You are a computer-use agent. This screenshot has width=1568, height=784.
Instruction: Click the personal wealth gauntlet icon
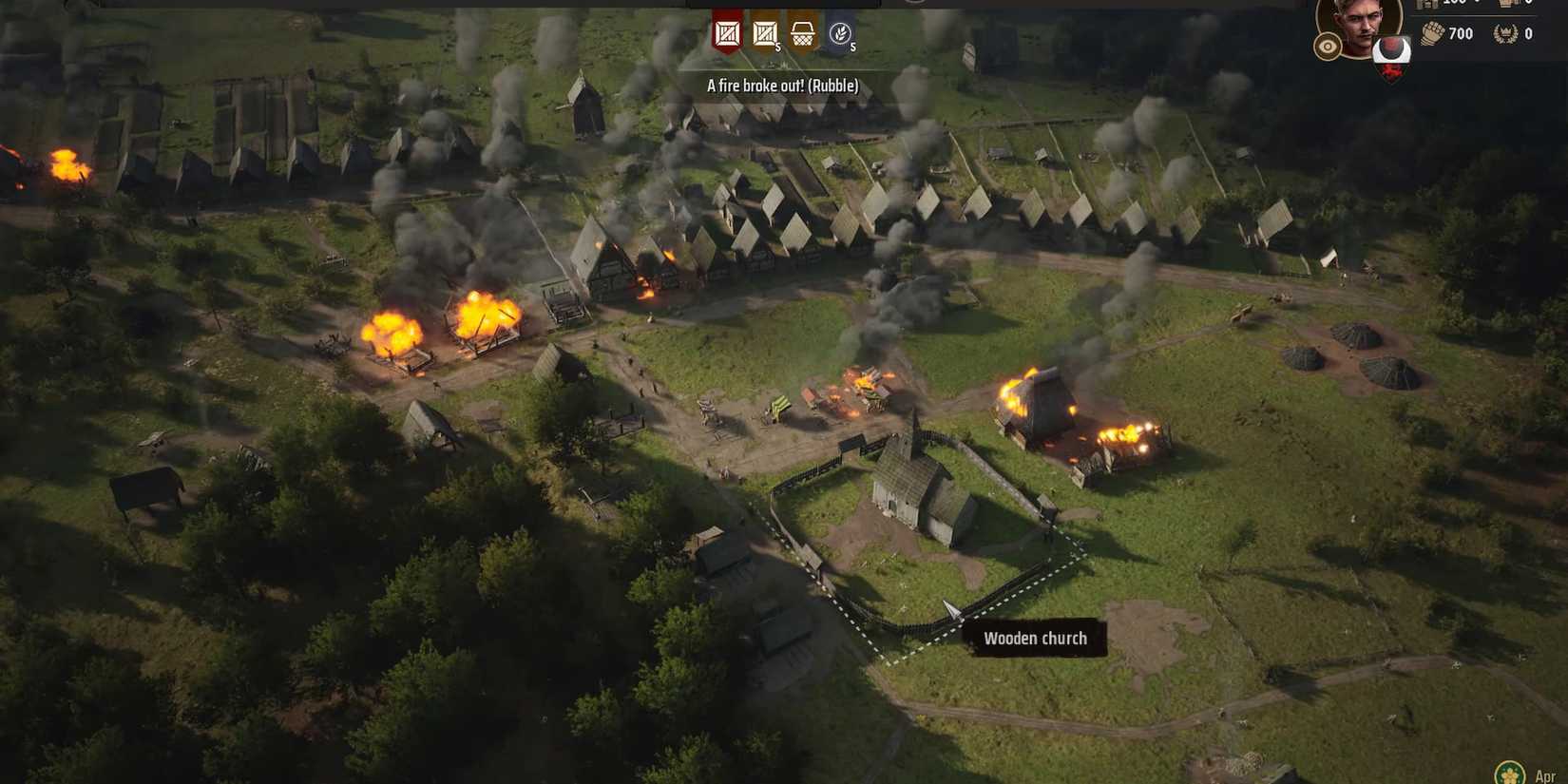pyautogui.click(x=1431, y=32)
